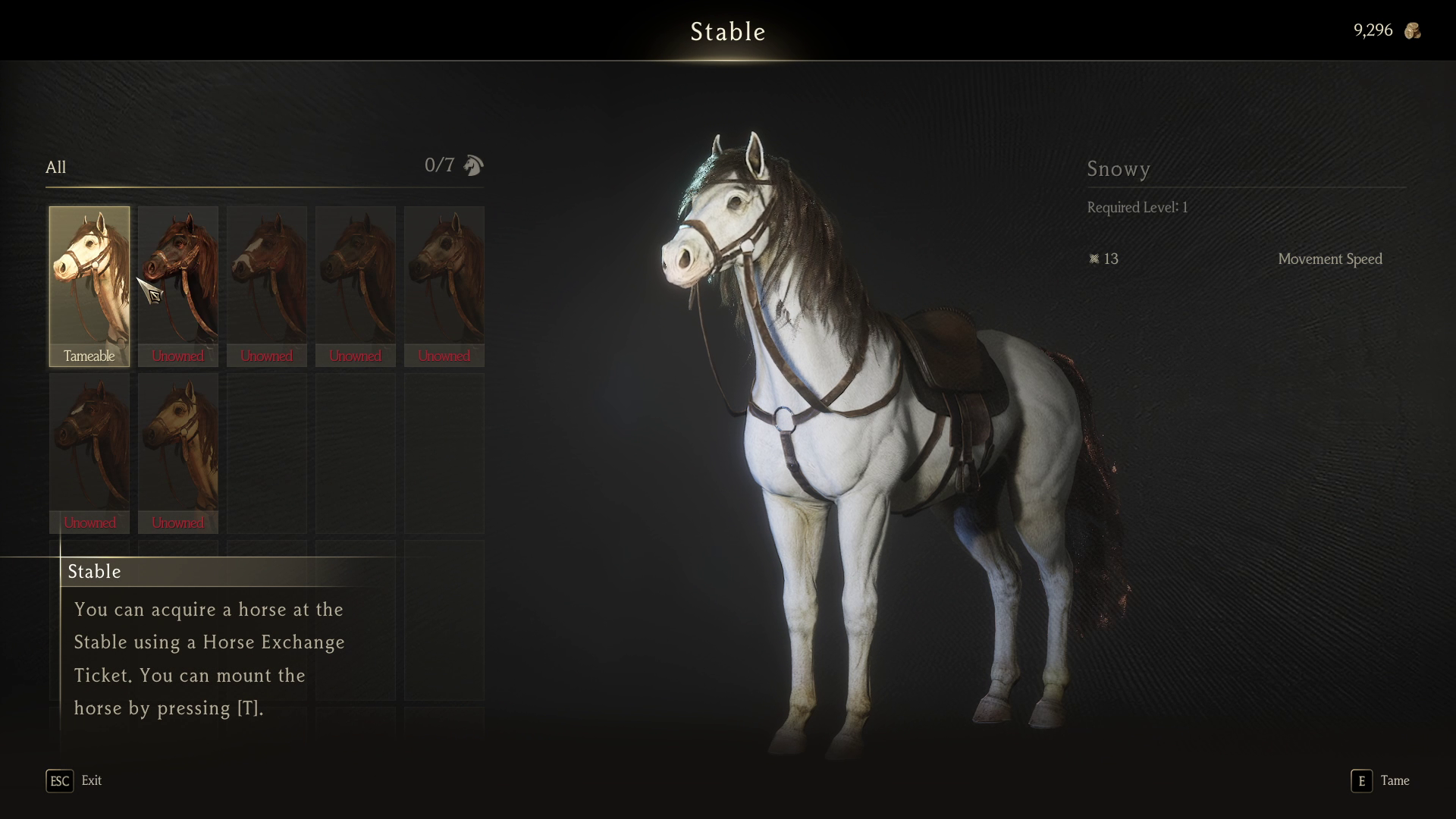This screenshot has width=1456, height=819.
Task: Pick the unowned grey-faced horse tile
Action: pos(444,286)
